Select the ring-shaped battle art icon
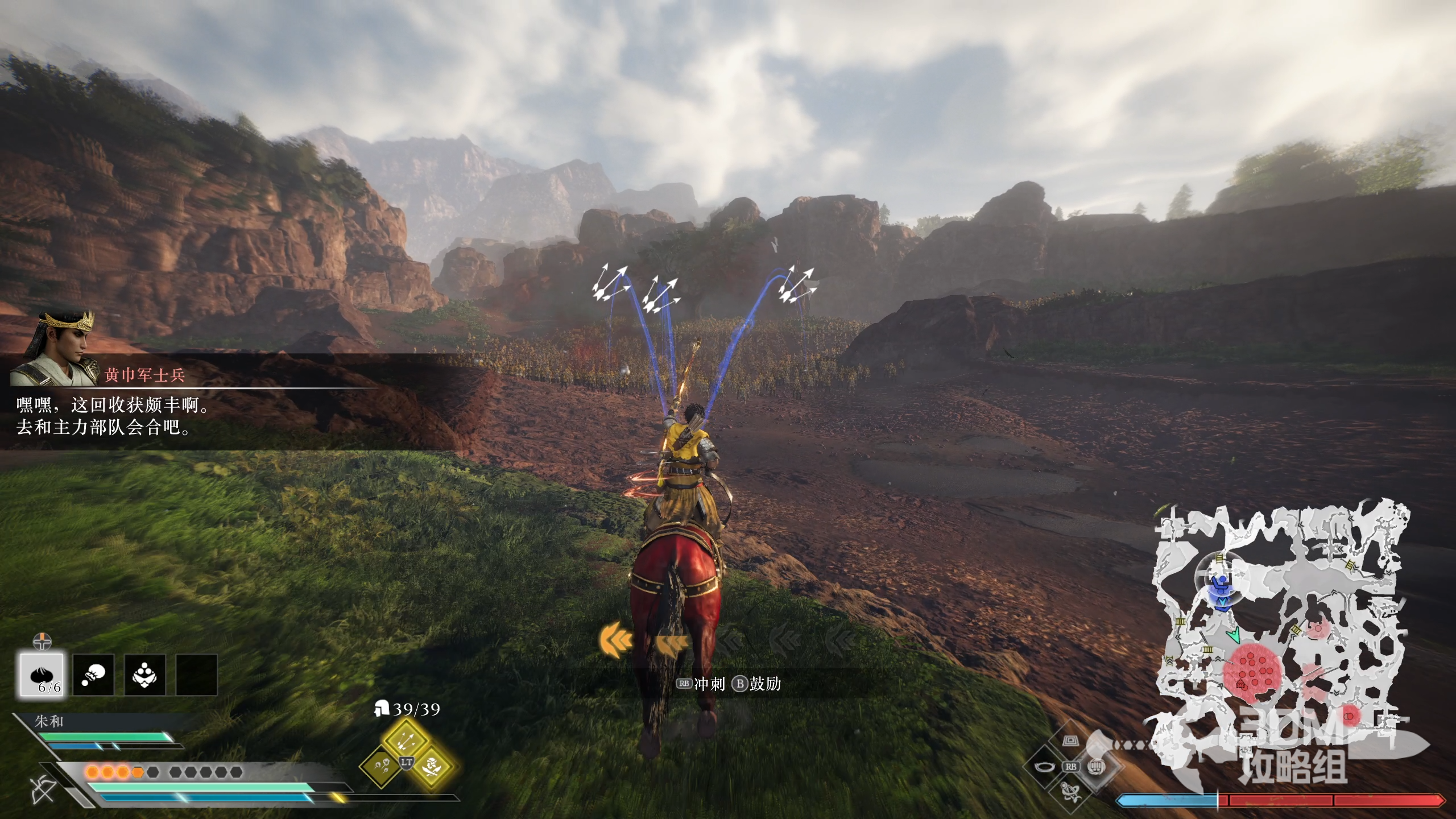1456x819 pixels. (x=1045, y=766)
